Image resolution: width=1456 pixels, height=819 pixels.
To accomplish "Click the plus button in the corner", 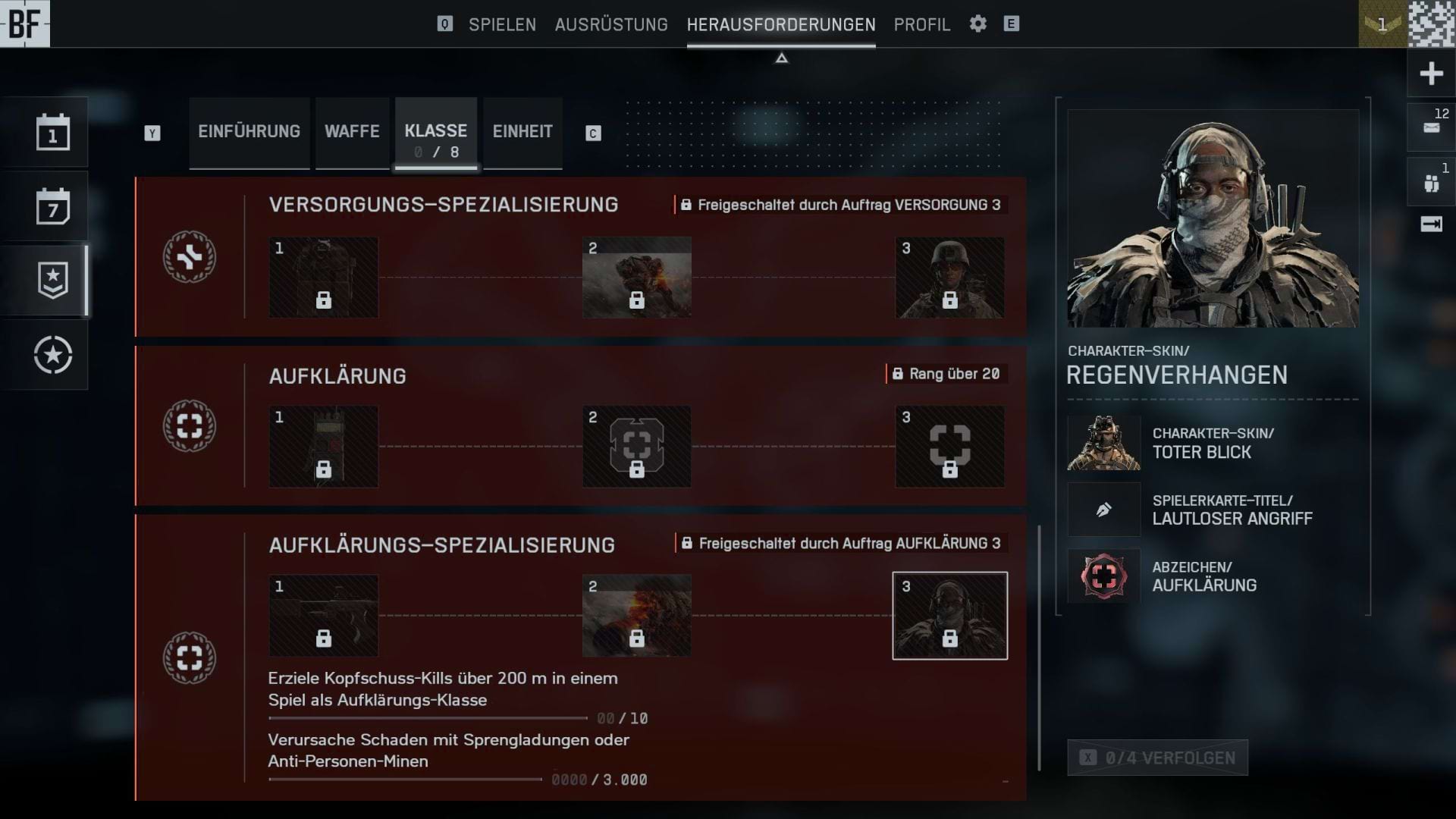I will [x=1431, y=74].
